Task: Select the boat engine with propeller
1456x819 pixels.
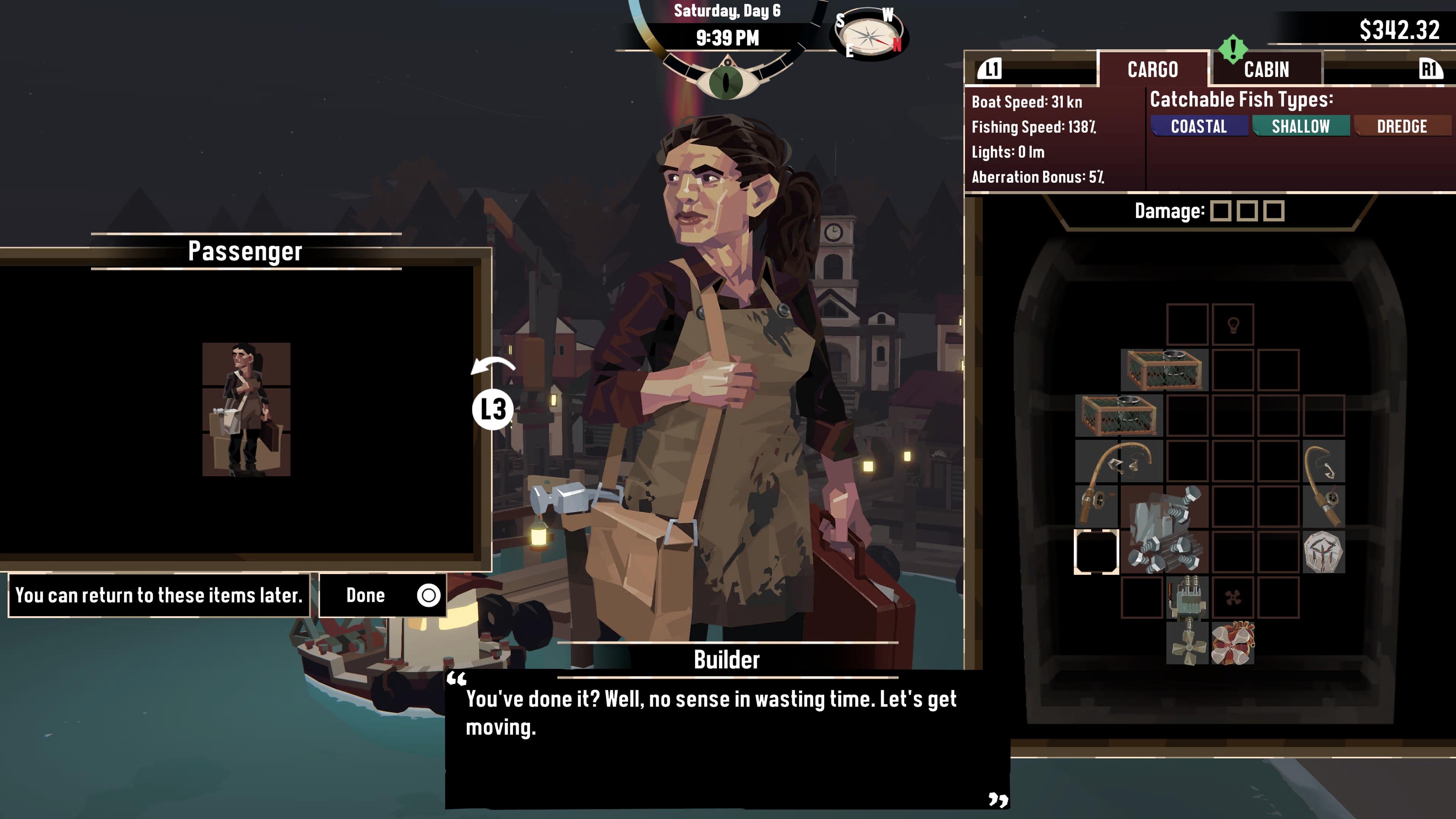Action: [1187, 619]
